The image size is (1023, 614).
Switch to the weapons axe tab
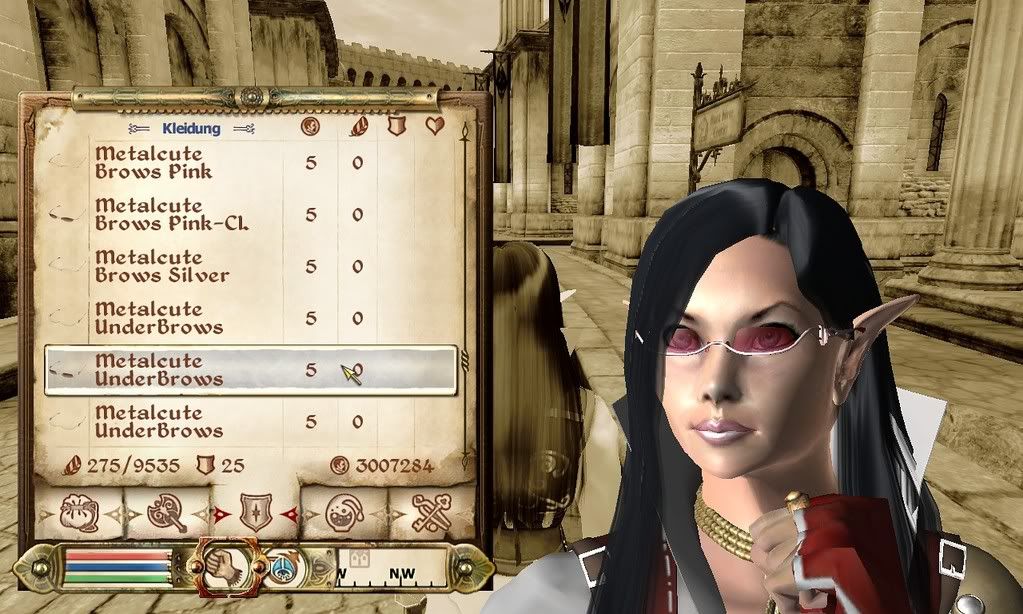[x=165, y=512]
